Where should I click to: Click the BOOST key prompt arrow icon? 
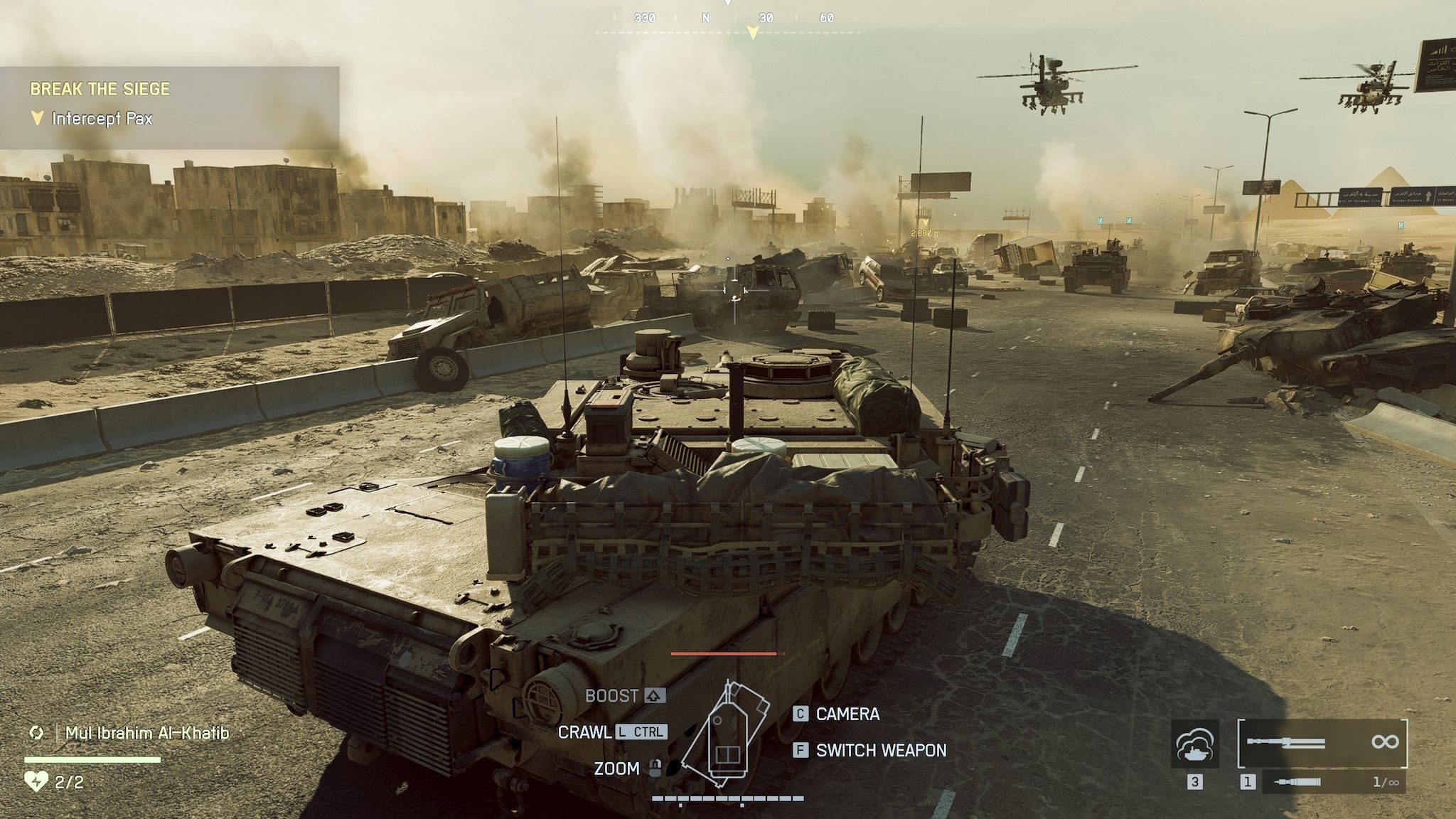pyautogui.click(x=655, y=696)
